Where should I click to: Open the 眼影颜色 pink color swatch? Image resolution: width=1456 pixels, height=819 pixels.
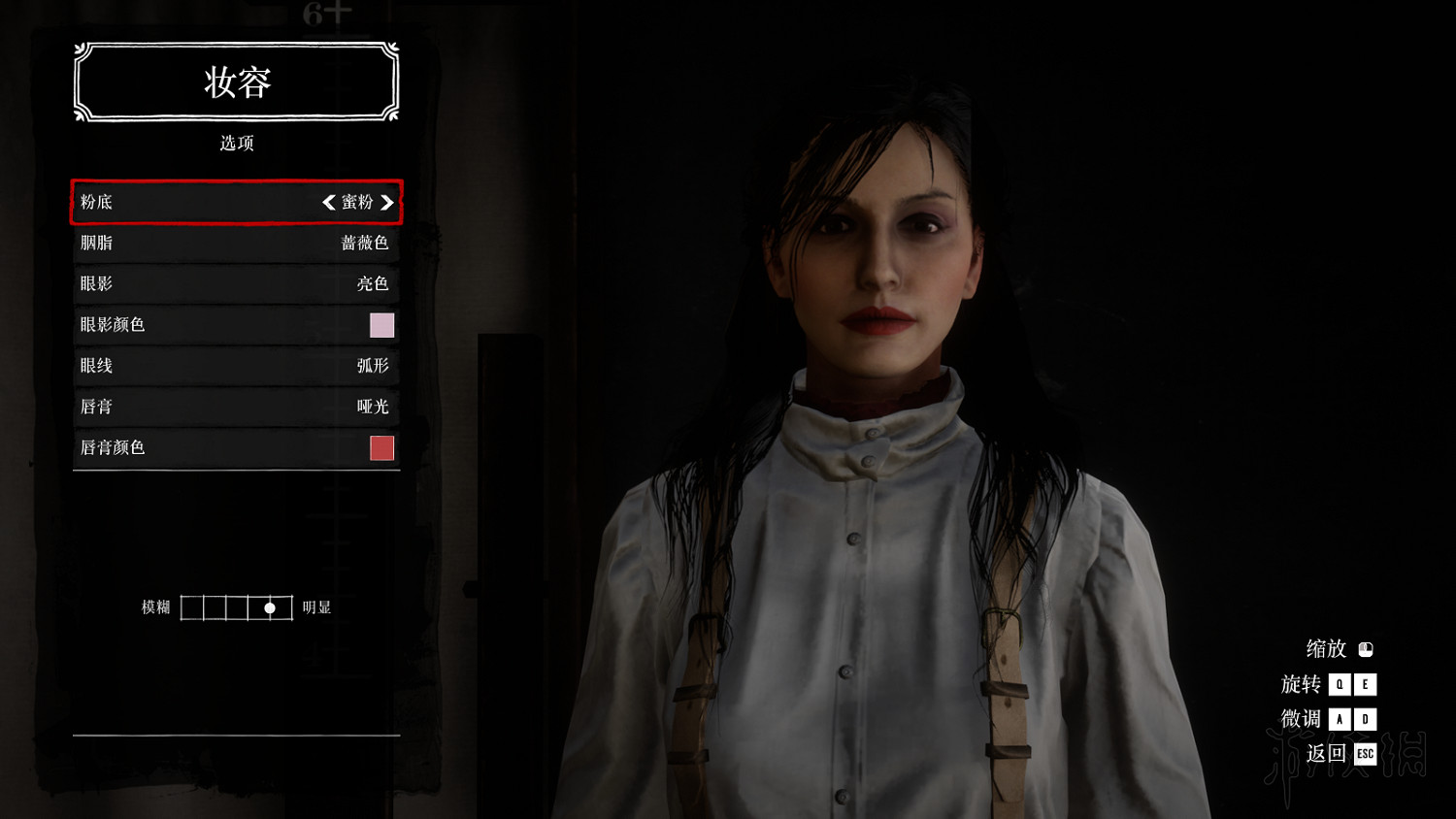coord(381,325)
